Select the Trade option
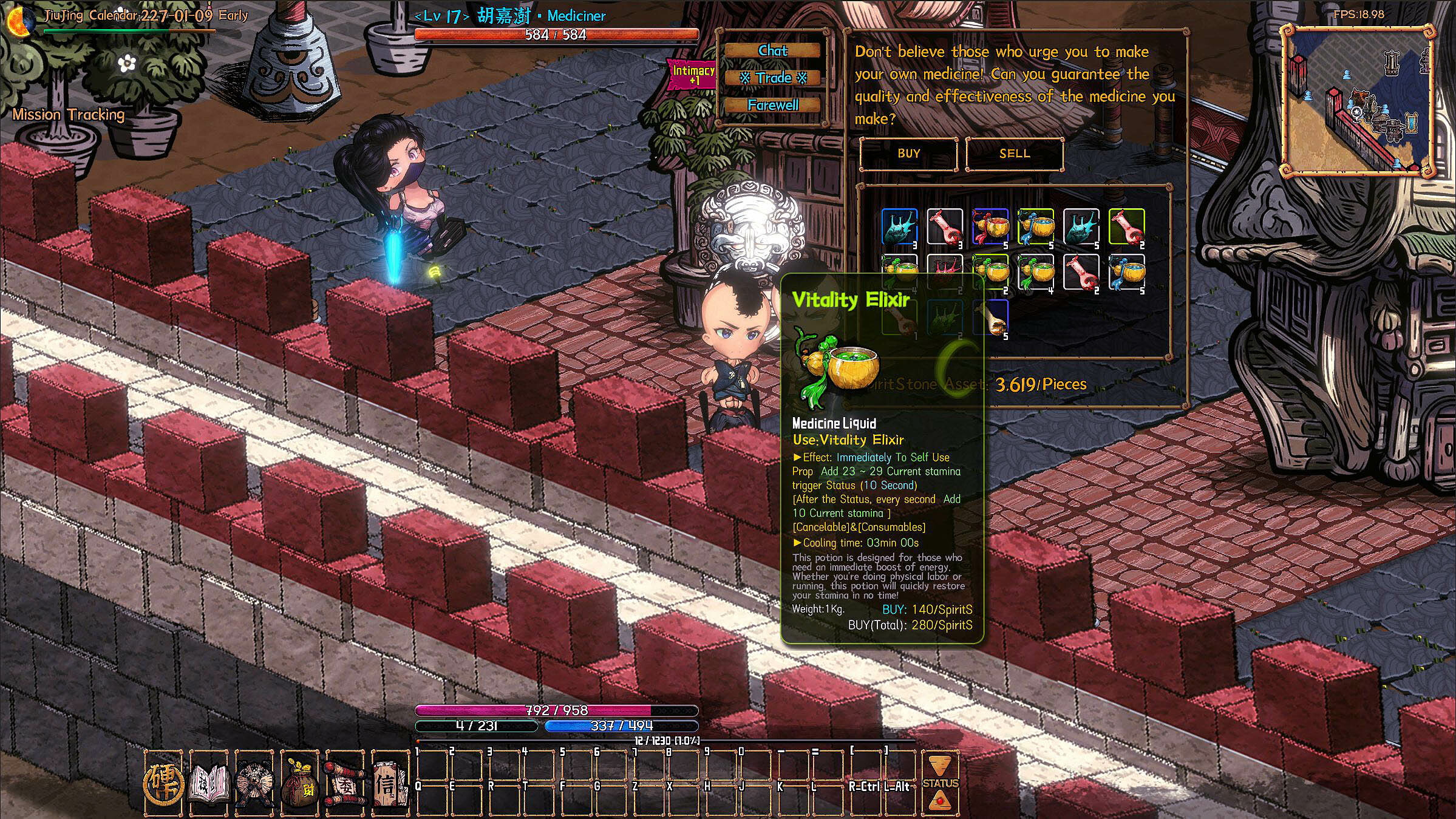The width and height of the screenshot is (1456, 819). point(772,78)
